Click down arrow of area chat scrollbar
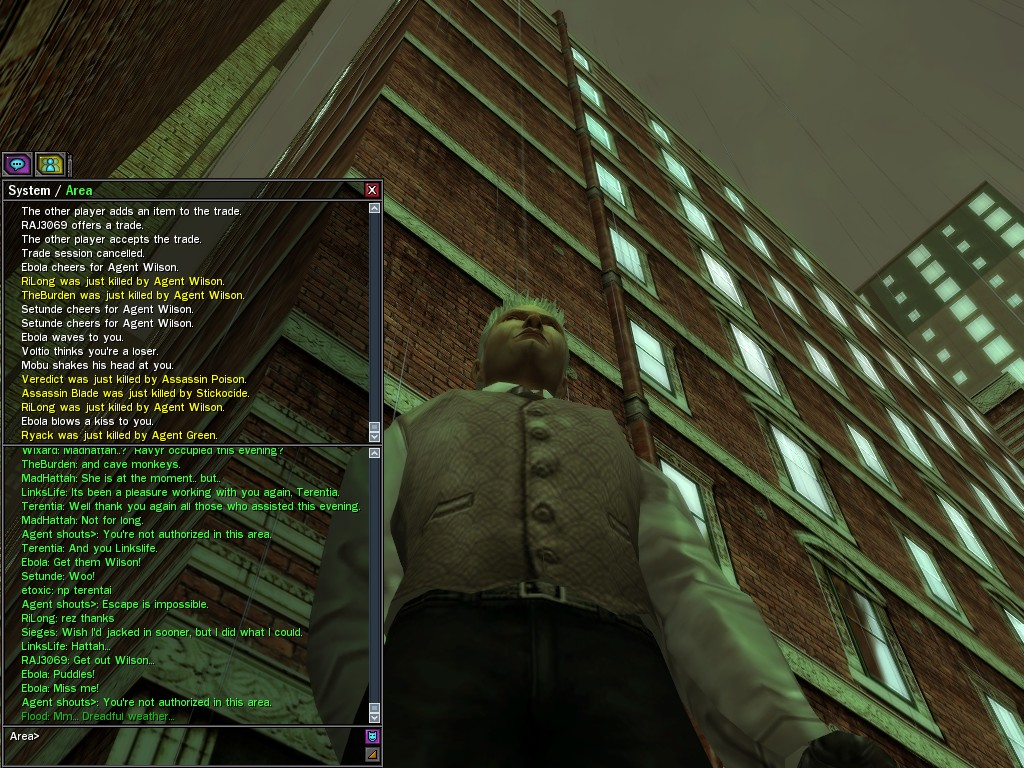This screenshot has height=768, width=1024. (374, 716)
